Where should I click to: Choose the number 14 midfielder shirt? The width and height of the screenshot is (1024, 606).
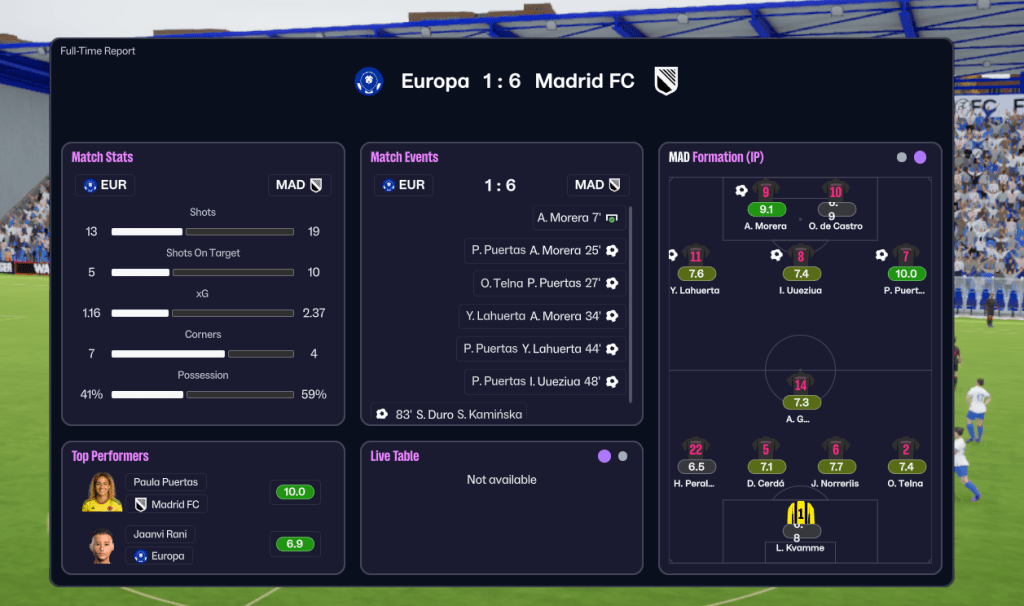coord(800,385)
